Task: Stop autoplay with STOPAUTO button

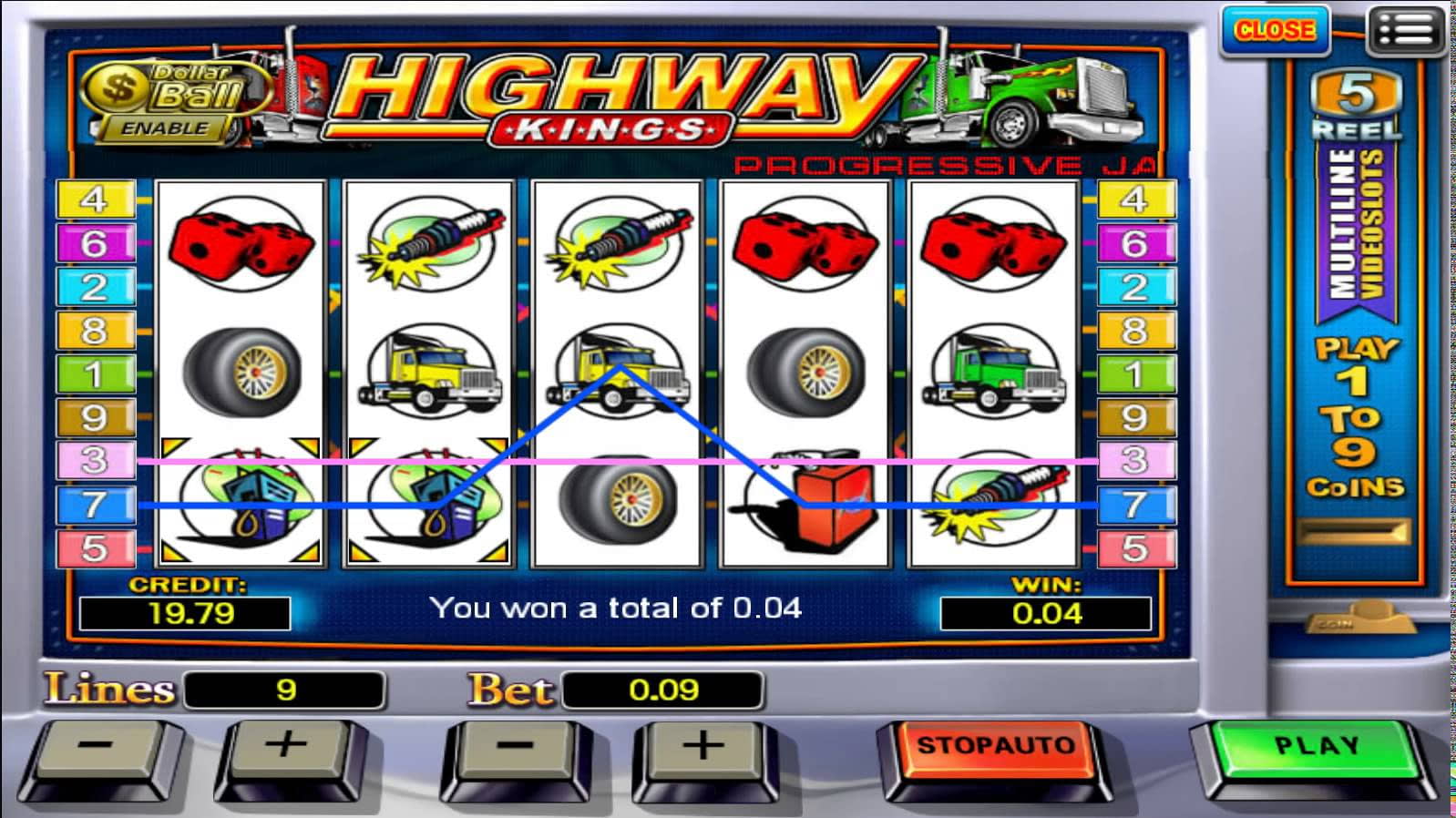Action: (x=994, y=747)
